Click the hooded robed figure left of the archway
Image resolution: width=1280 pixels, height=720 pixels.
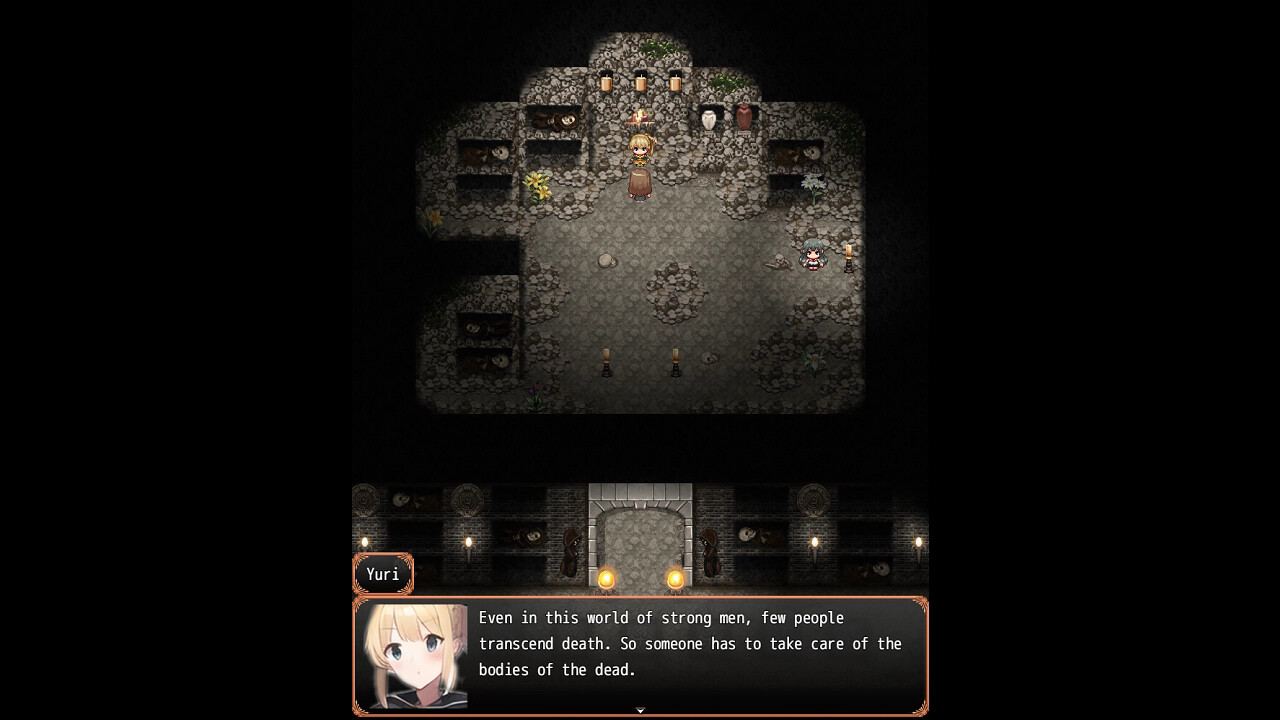[572, 554]
